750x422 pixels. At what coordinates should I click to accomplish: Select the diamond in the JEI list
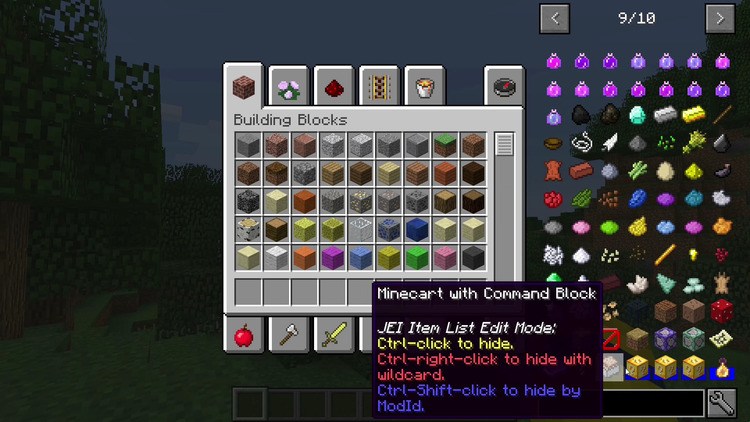(637, 115)
